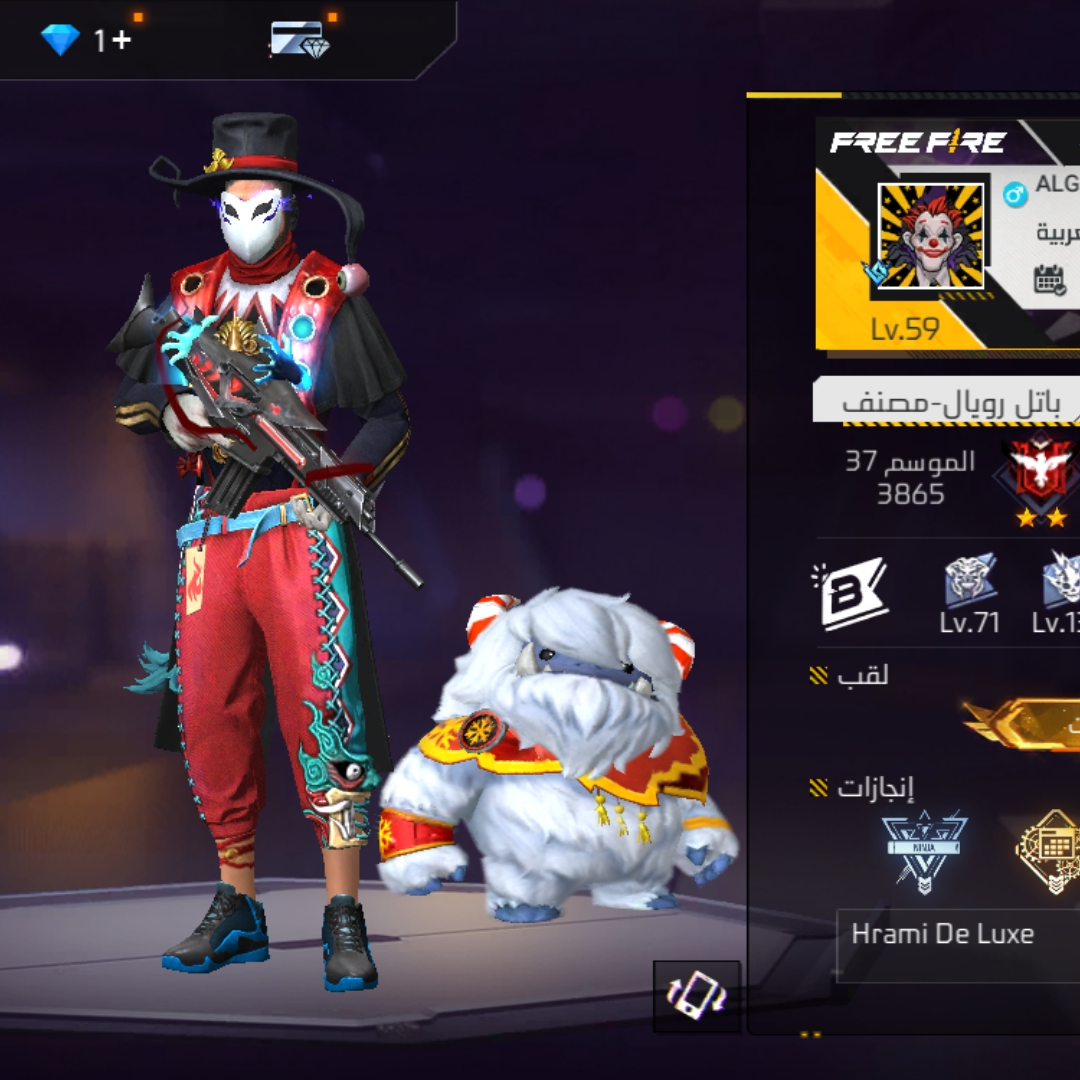This screenshot has width=1080, height=1080.
Task: Show the Lv.71 badge details
Action: (x=970, y=593)
